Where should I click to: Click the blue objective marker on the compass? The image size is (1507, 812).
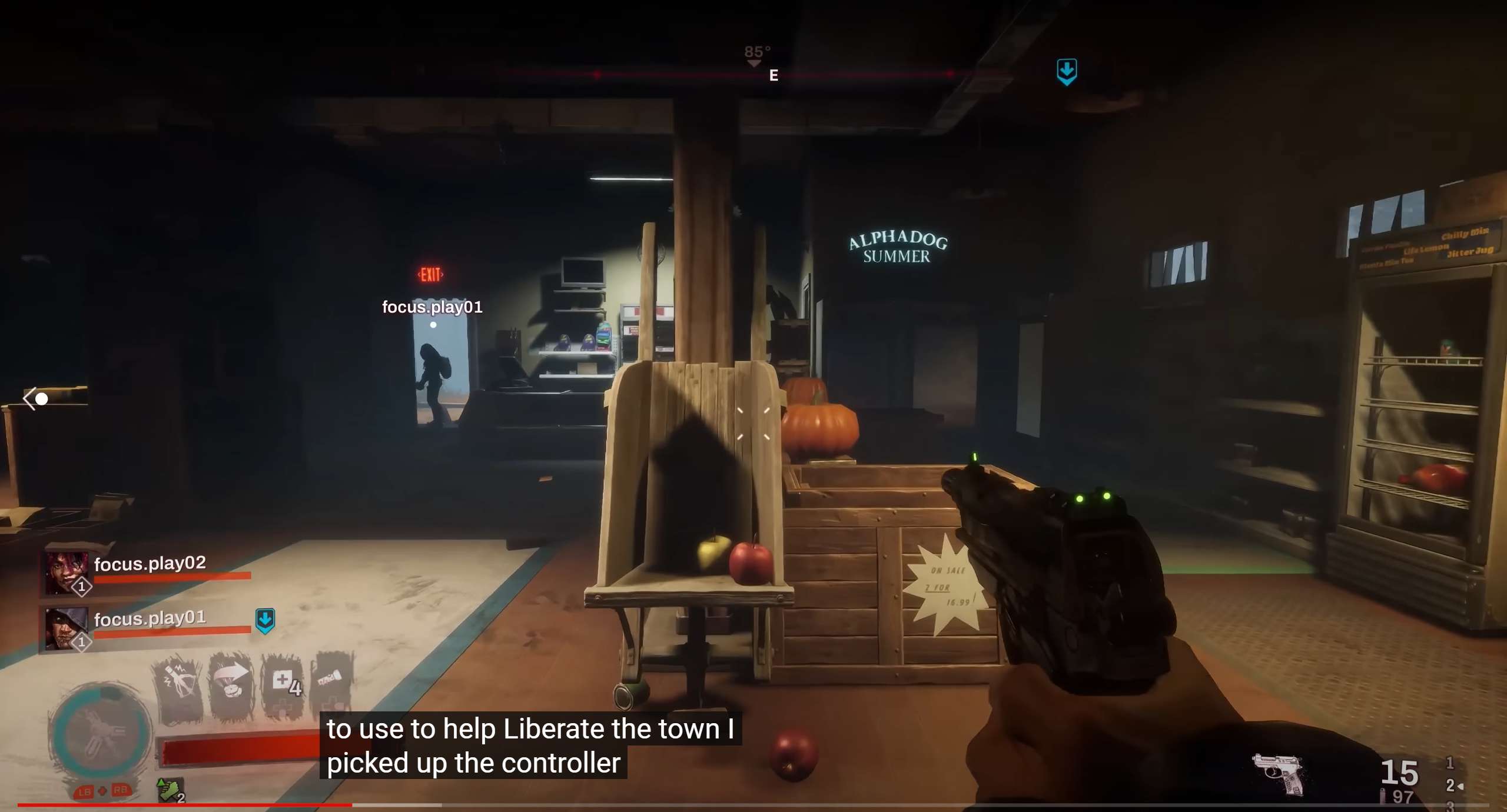tap(1067, 71)
